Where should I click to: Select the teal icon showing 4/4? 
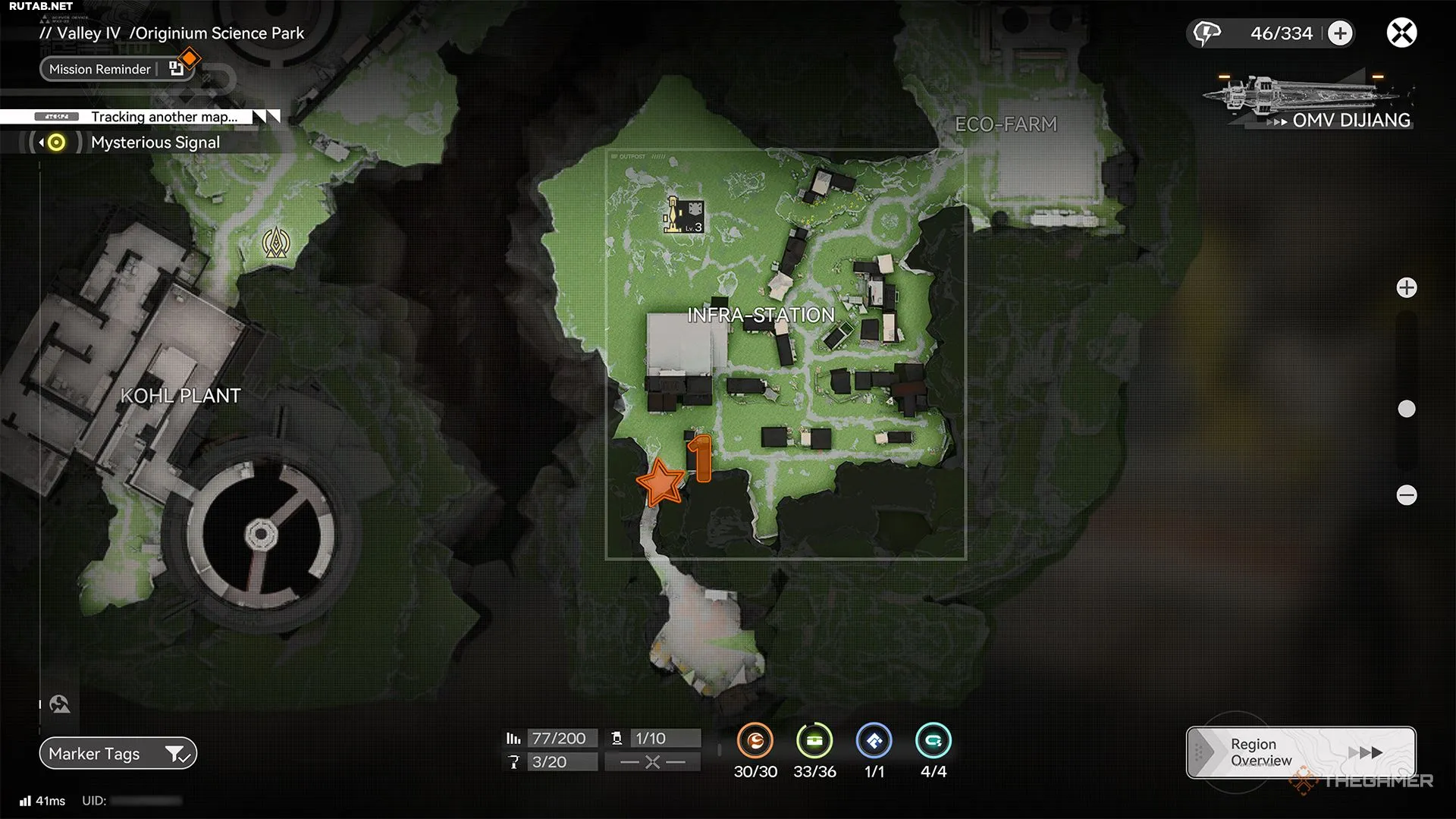933,741
